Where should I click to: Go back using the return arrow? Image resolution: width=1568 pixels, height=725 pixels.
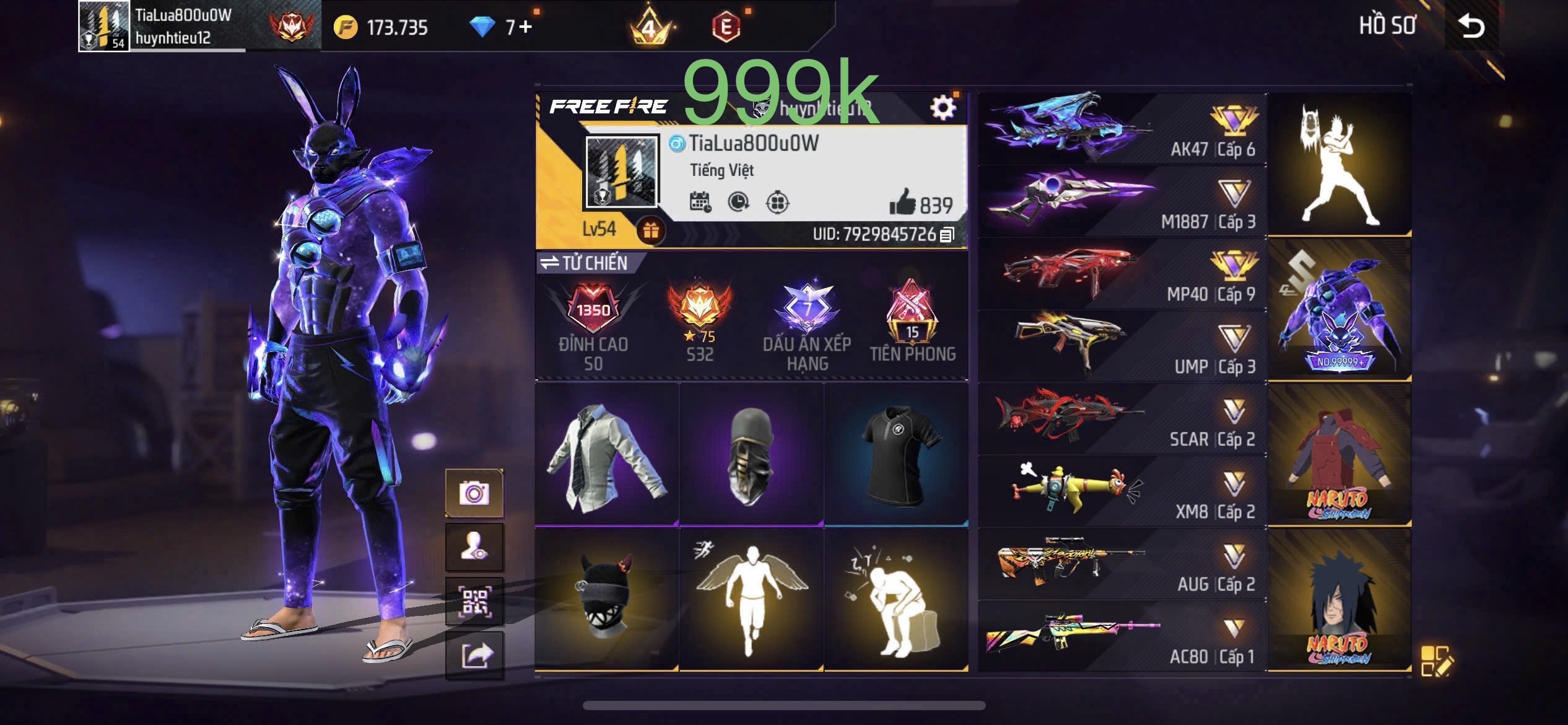1471,26
